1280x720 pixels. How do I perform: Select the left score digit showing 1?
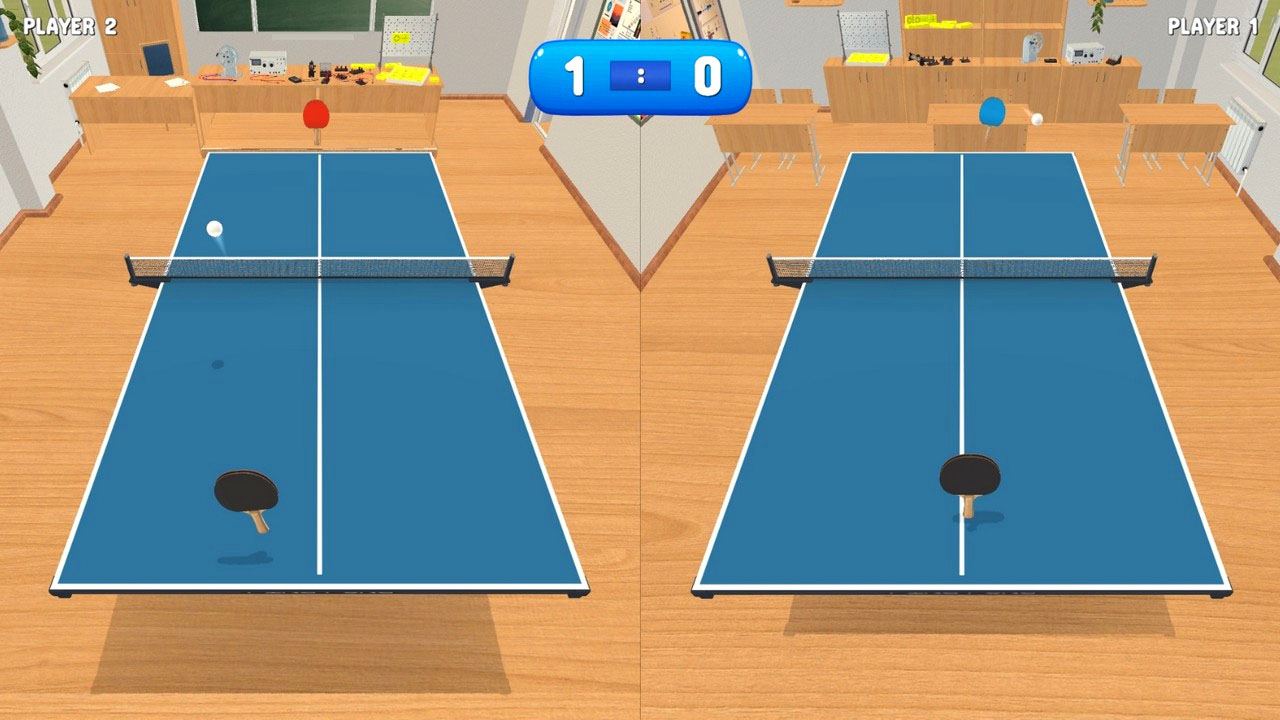pos(577,74)
